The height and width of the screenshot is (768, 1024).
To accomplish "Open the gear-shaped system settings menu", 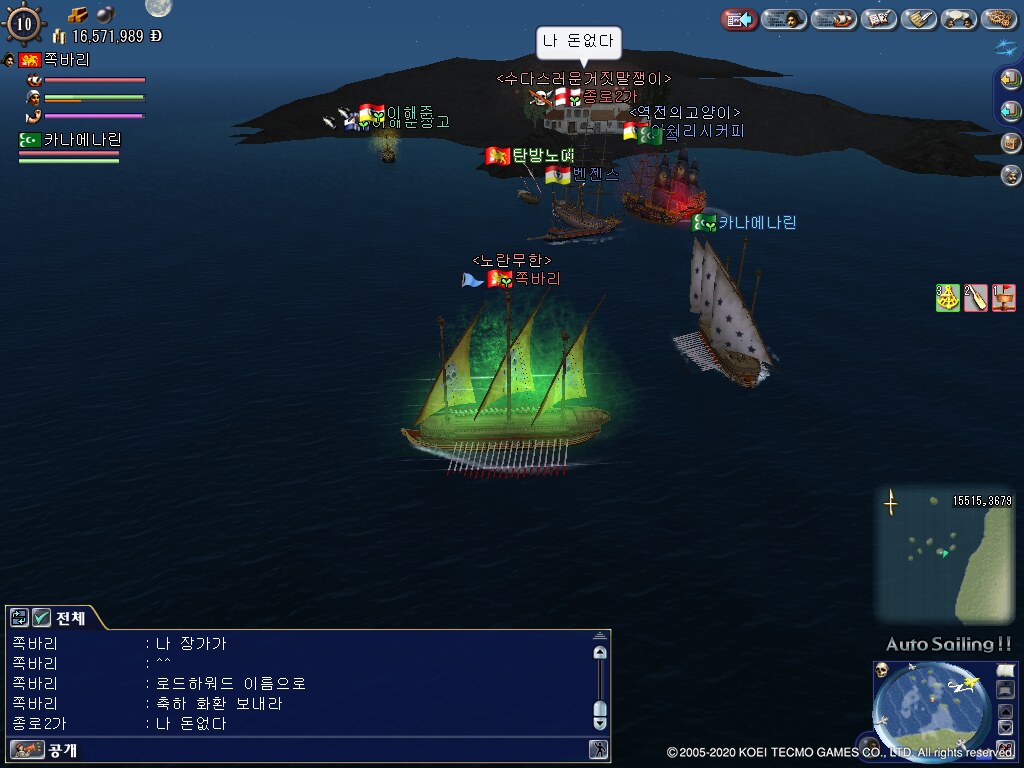I will coord(999,19).
